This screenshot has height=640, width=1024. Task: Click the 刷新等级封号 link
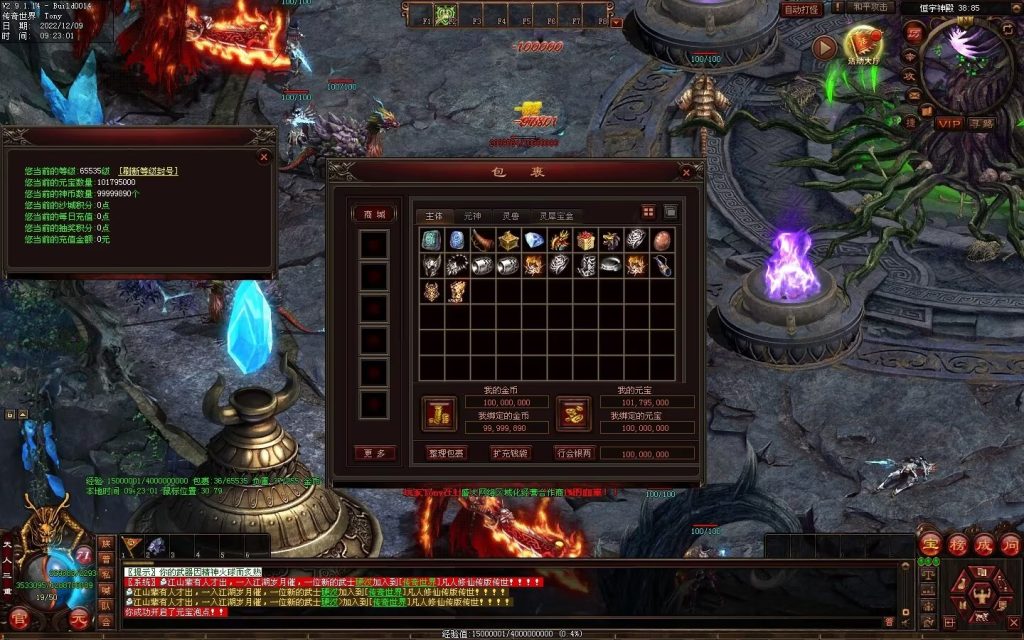[x=148, y=171]
